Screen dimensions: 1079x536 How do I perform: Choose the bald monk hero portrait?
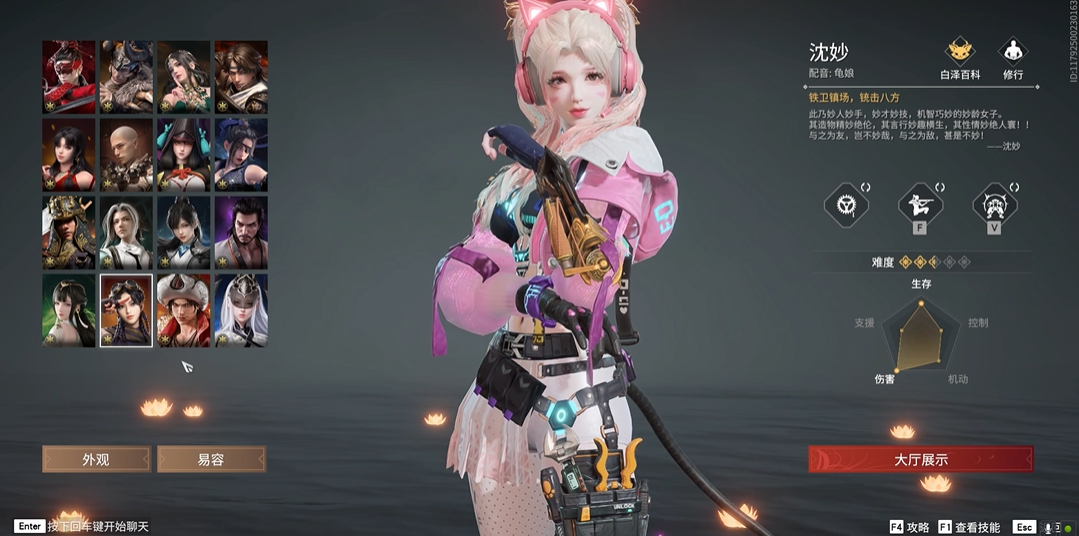point(126,155)
